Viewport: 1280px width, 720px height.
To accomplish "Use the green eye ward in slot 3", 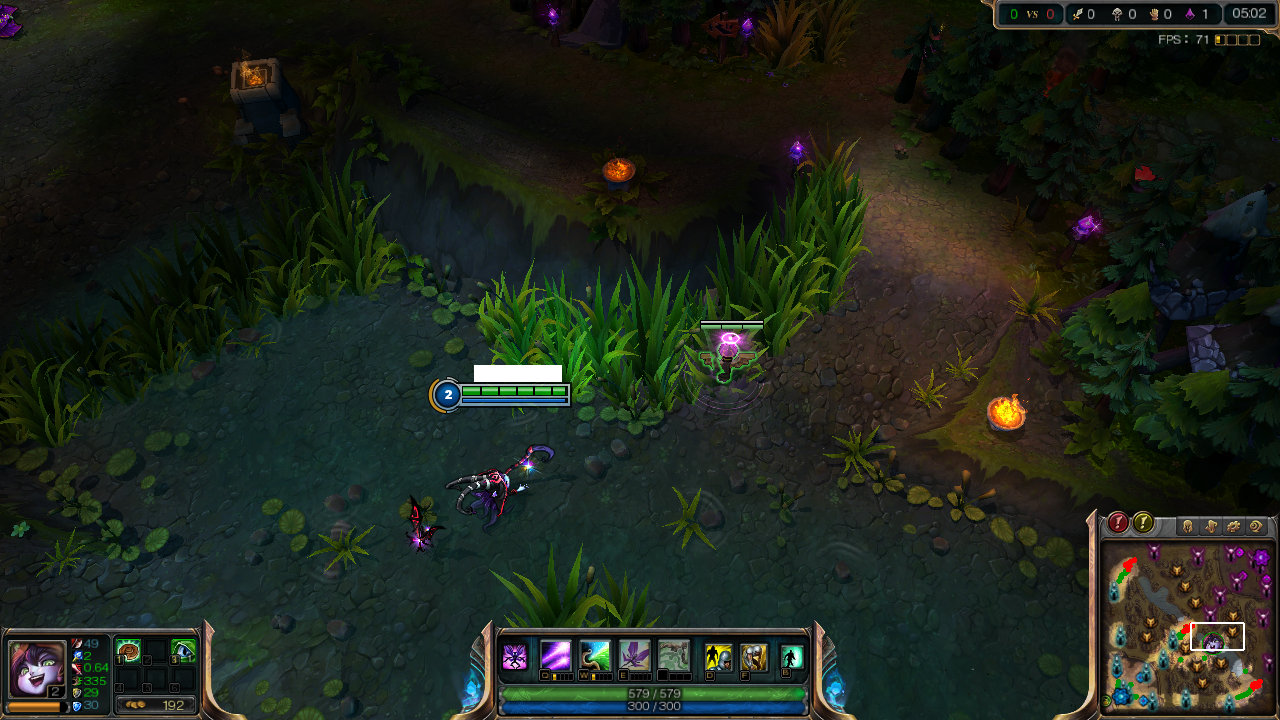I will [183, 651].
